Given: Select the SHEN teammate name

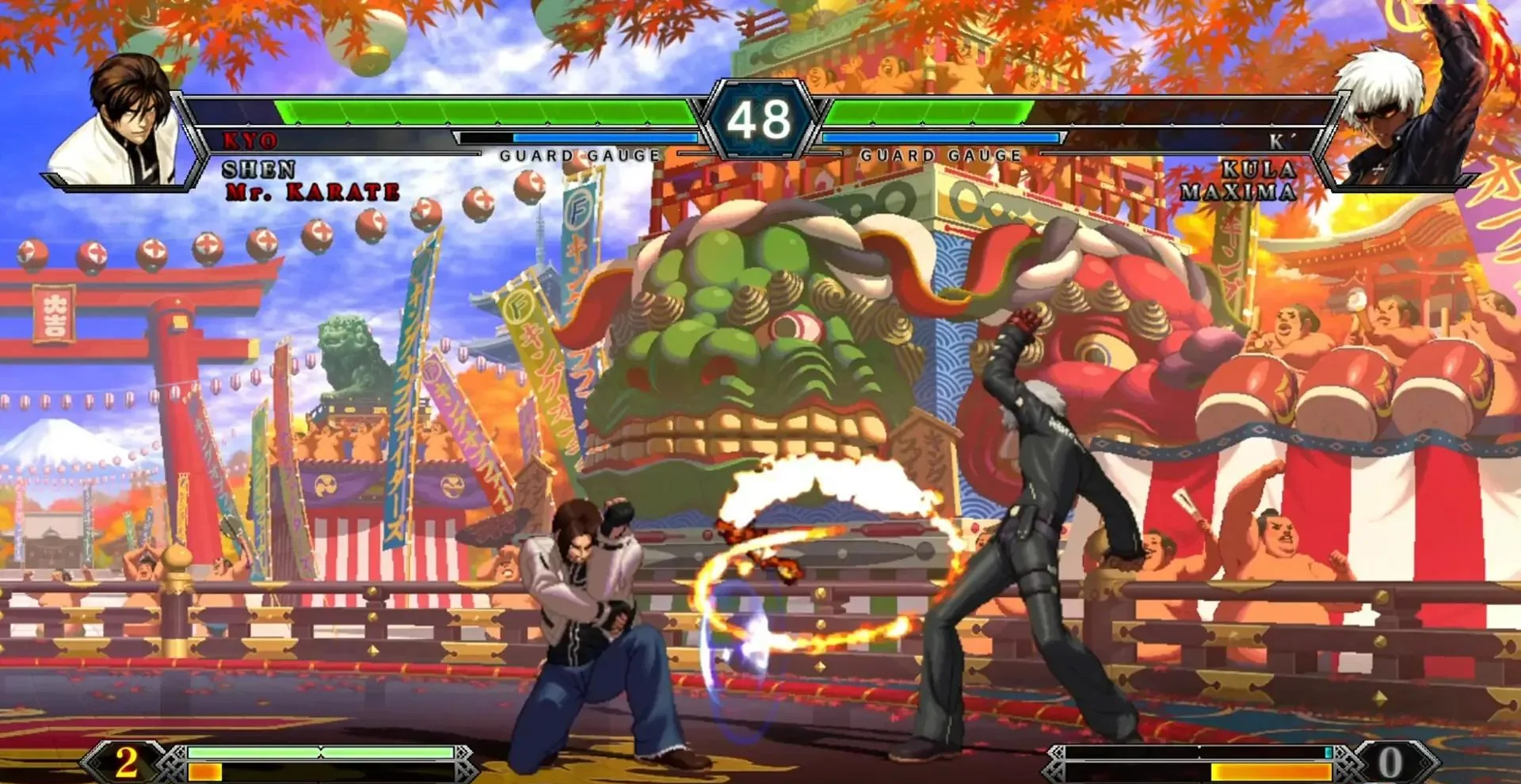Looking at the screenshot, I should (259, 169).
